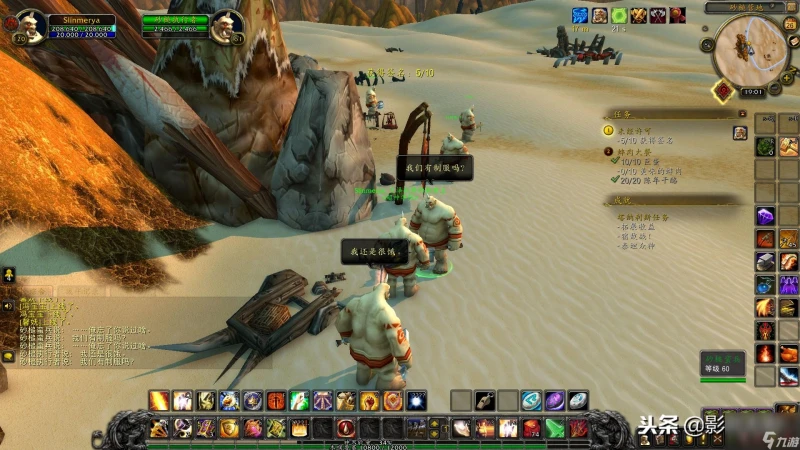Click the red diamond icon beside the minimap
The image size is (800, 450).
point(721,90)
